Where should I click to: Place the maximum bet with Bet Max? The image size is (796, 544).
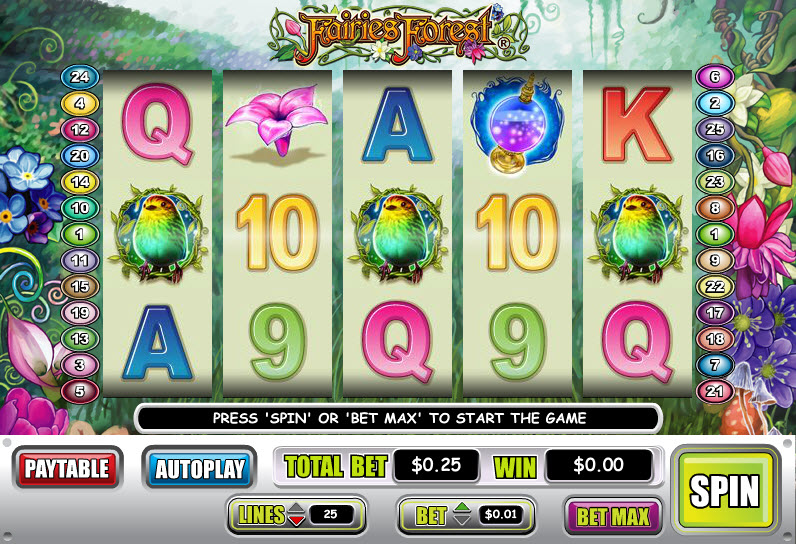click(612, 516)
